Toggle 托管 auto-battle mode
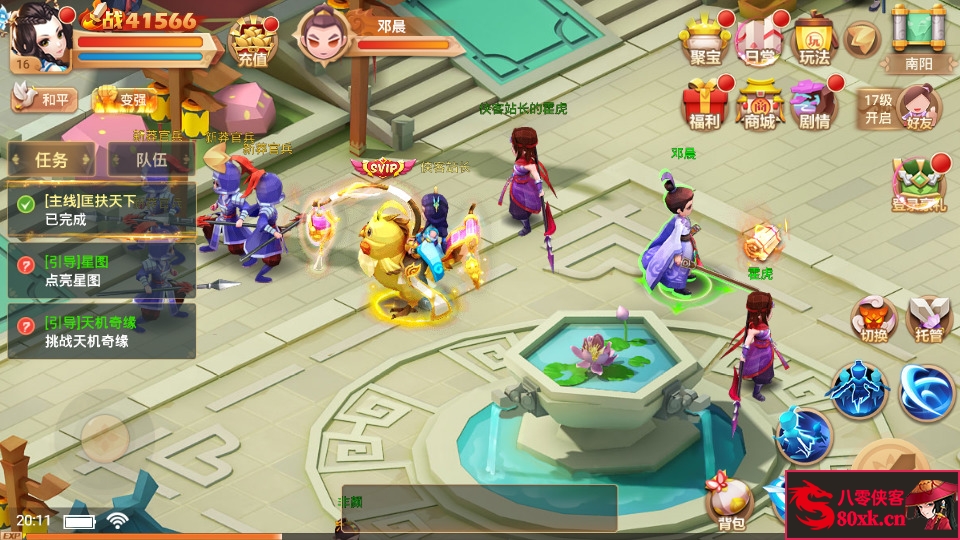960x540 pixels. tap(929, 319)
